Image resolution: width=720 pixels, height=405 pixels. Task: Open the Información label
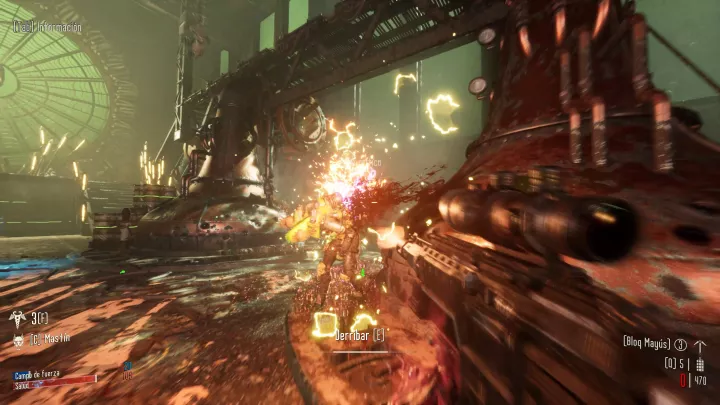(x=47, y=27)
